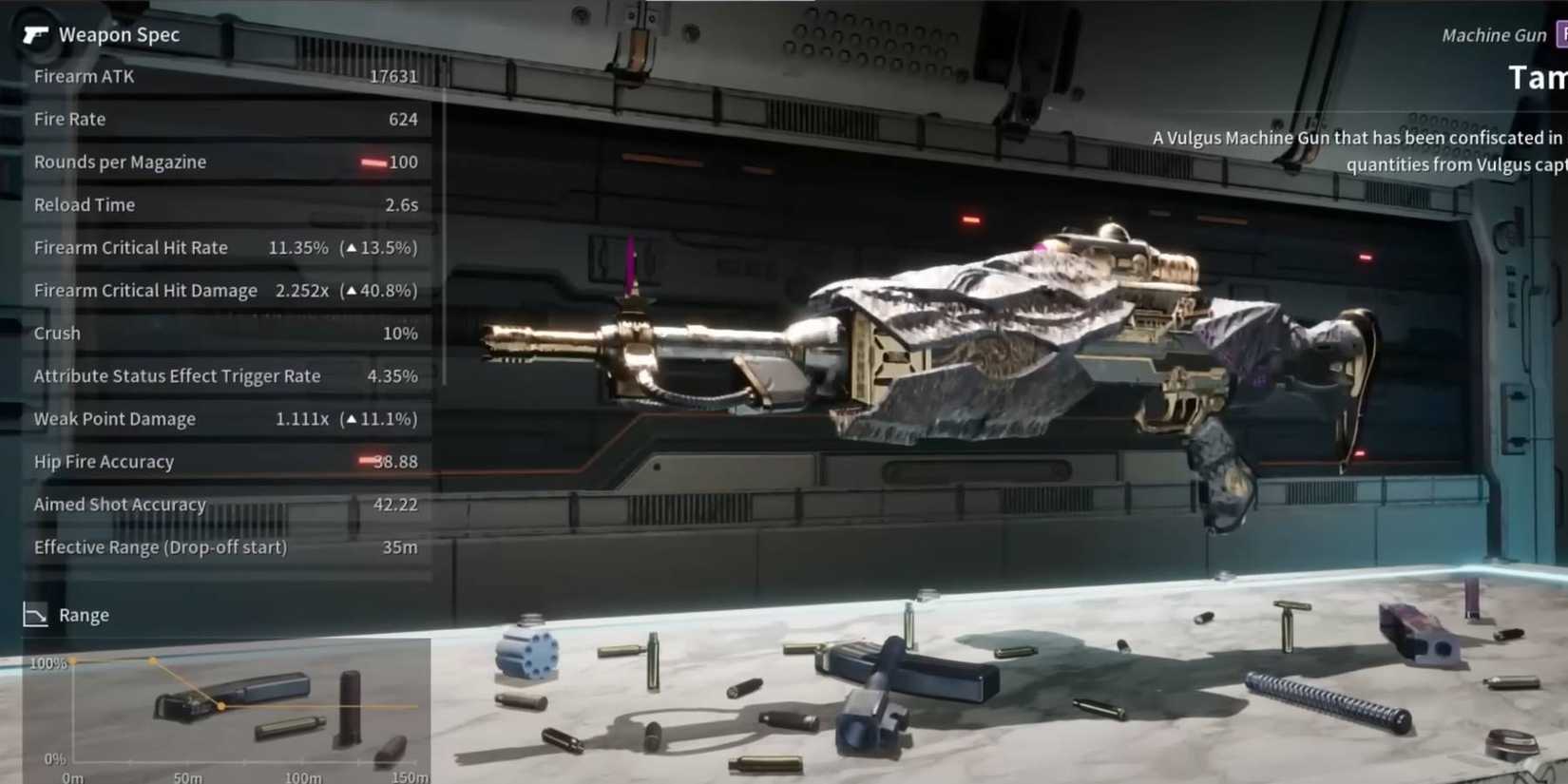Toggle the Weapon Spec panel header
Viewport: 1568px width, 784px height.
coord(119,34)
